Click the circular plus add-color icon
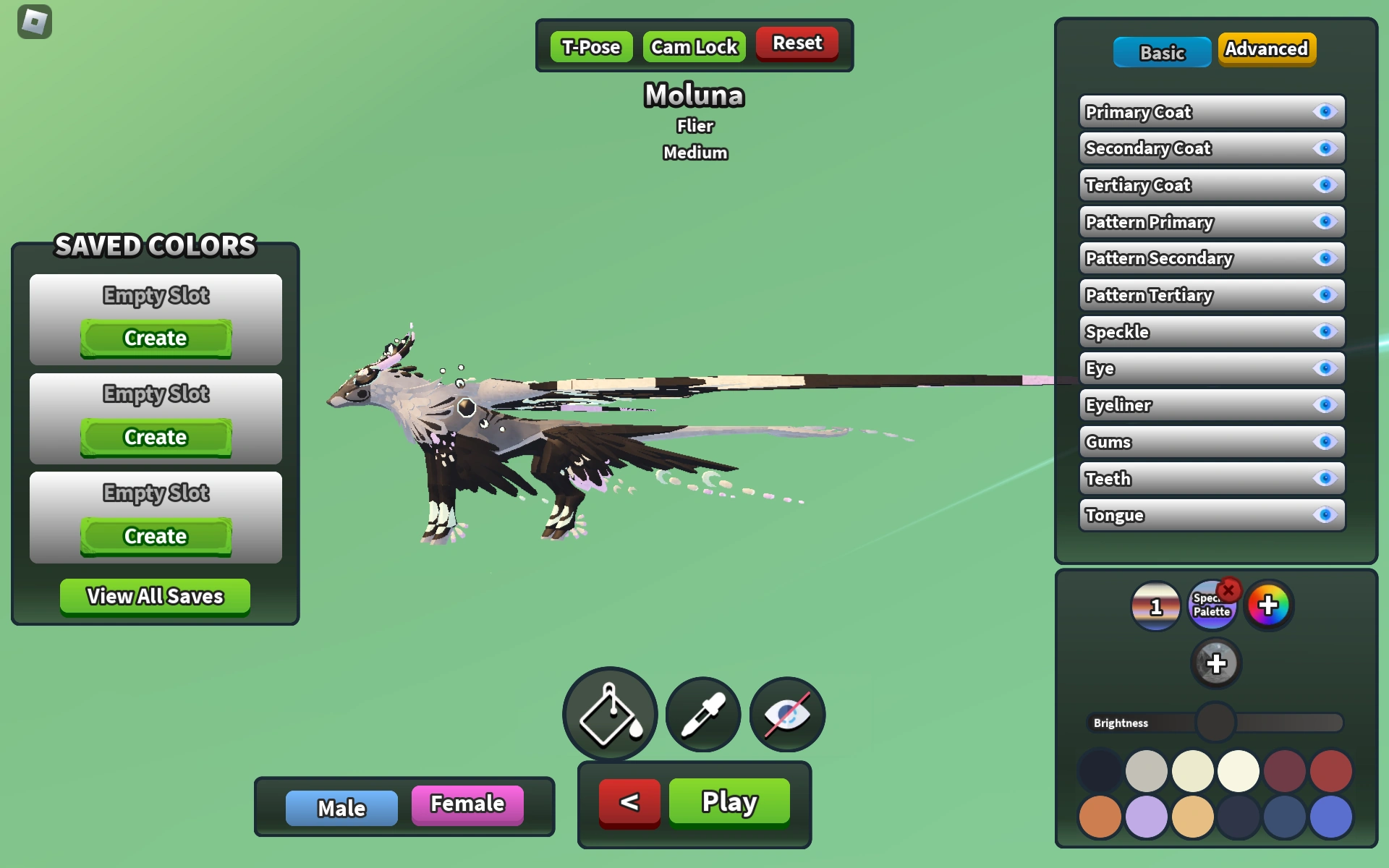This screenshot has height=868, width=1389. coord(1218,663)
